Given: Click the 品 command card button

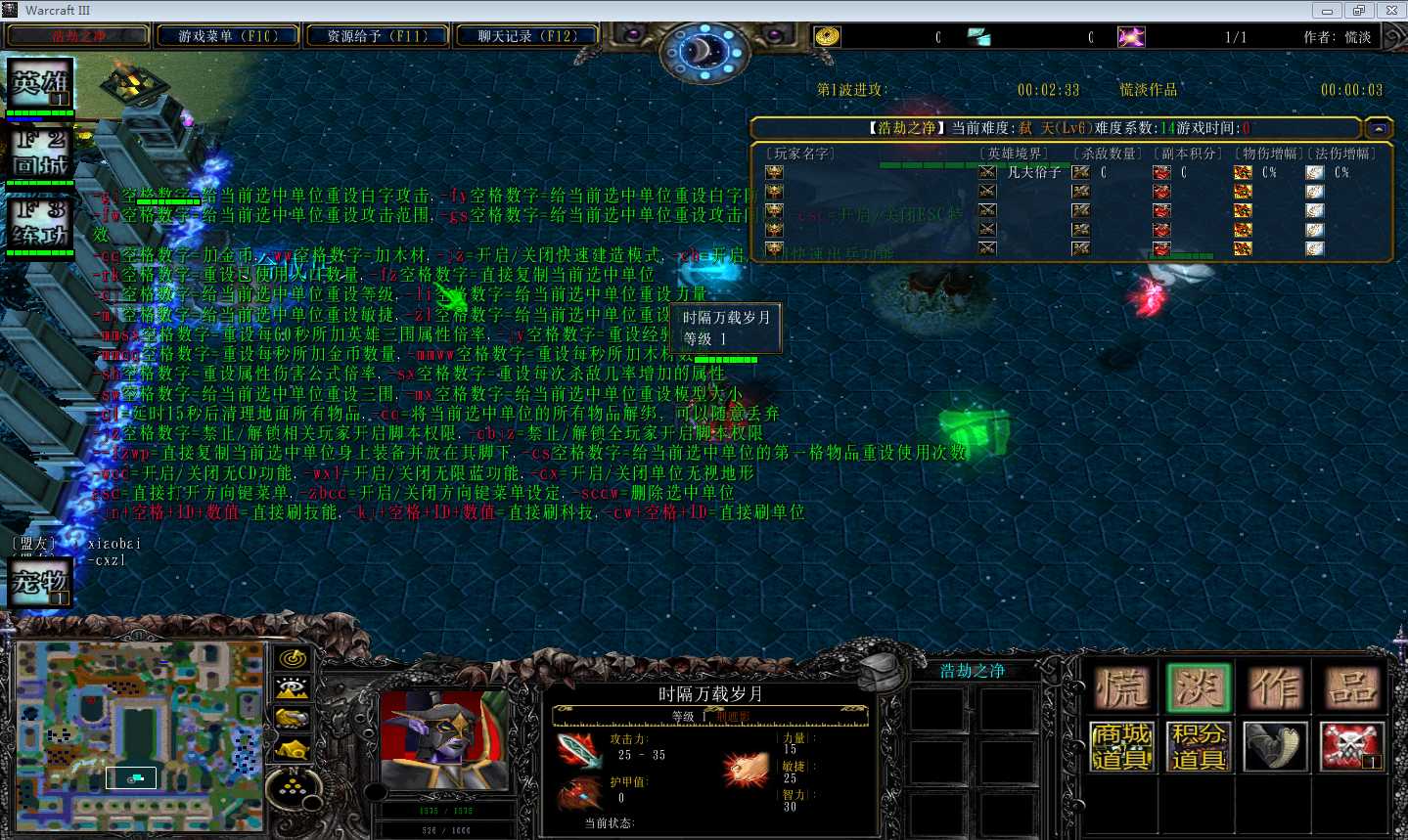Looking at the screenshot, I should click(1352, 688).
